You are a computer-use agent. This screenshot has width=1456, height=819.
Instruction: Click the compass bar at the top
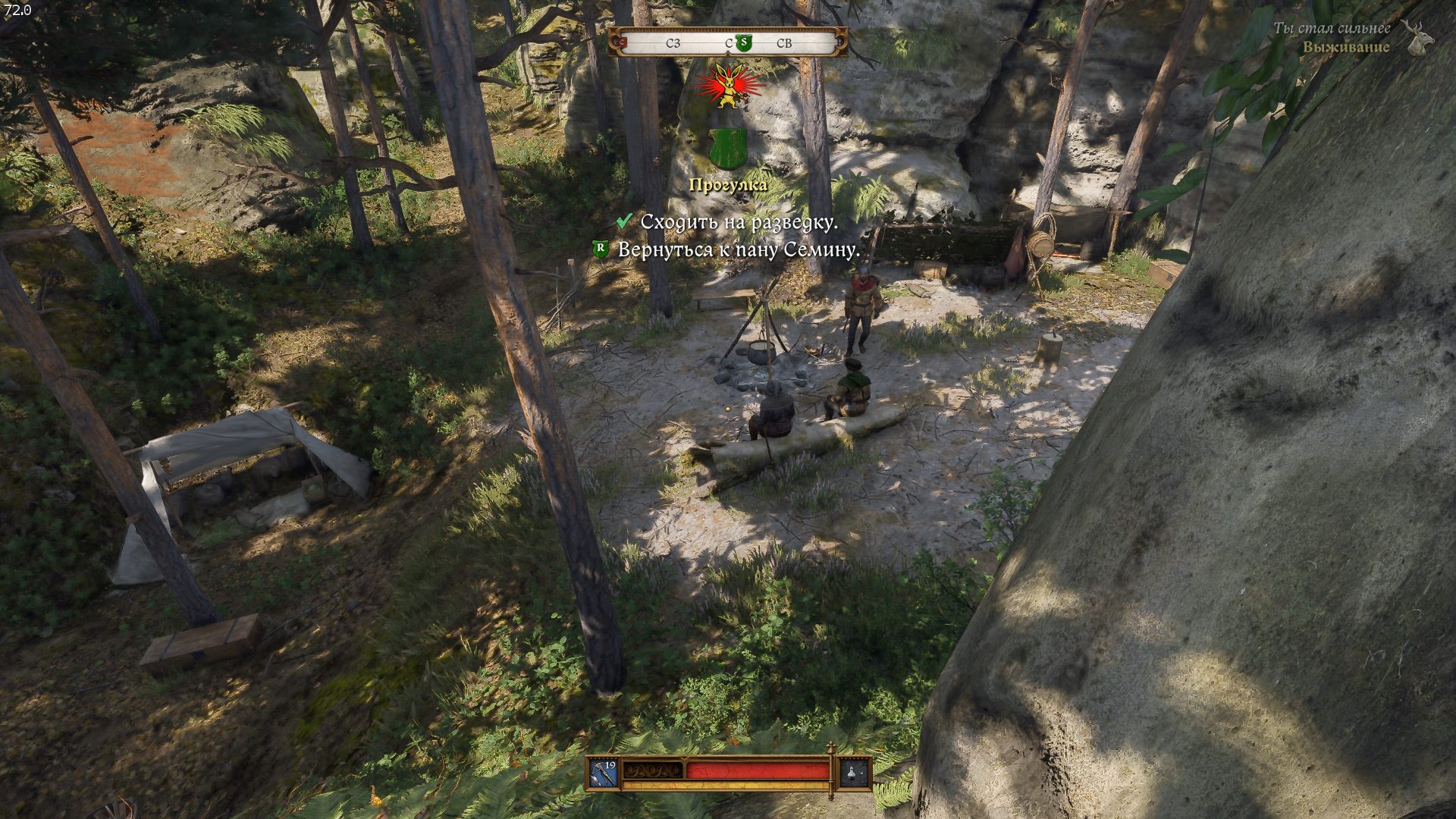coord(728,42)
